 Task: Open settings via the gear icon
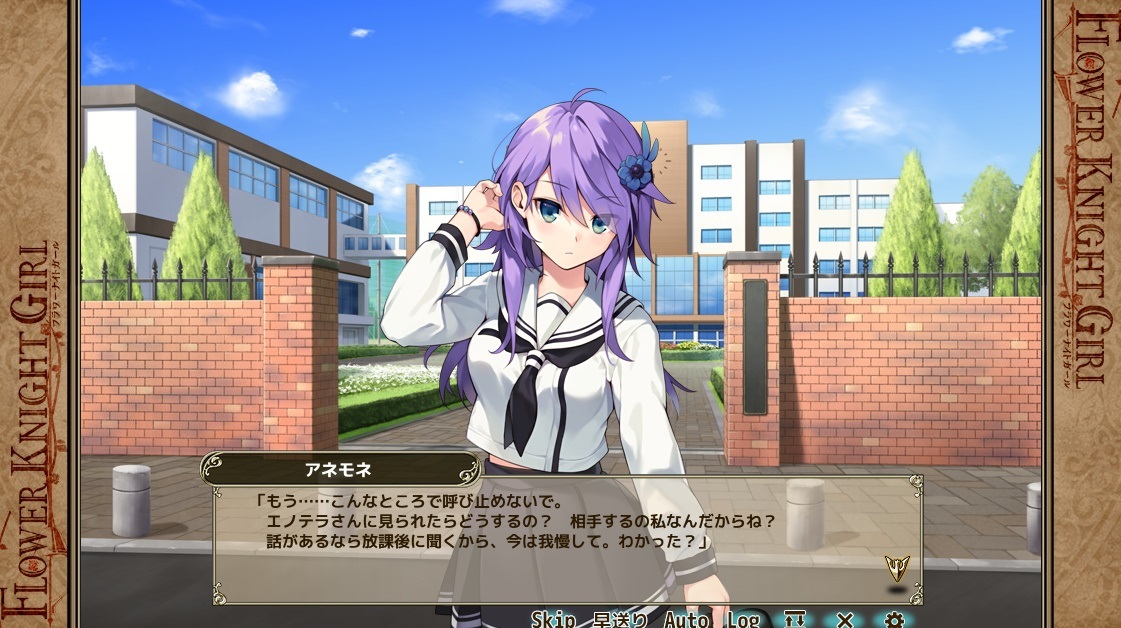(893, 620)
